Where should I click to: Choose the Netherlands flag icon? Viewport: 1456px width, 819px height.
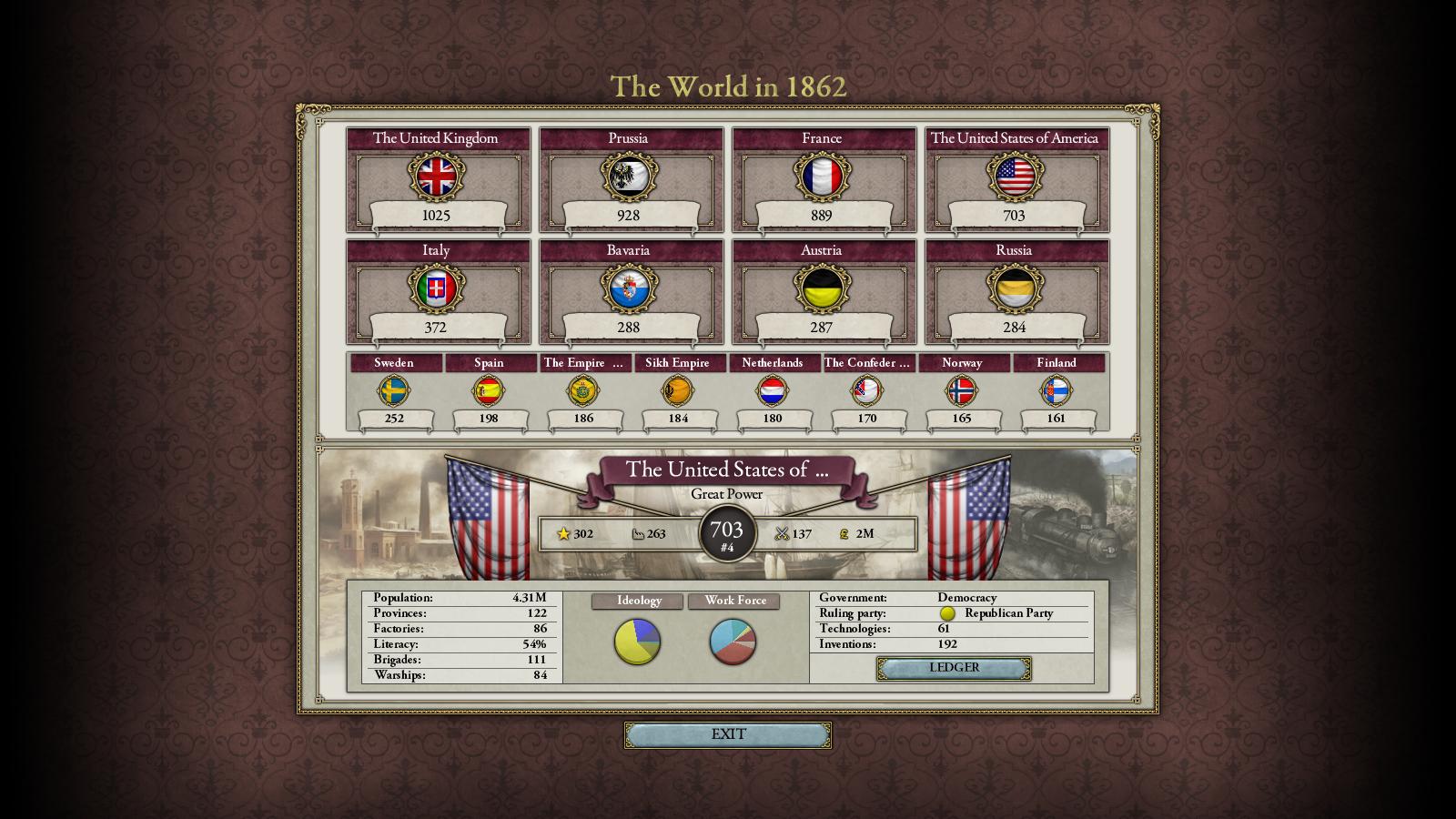[773, 391]
